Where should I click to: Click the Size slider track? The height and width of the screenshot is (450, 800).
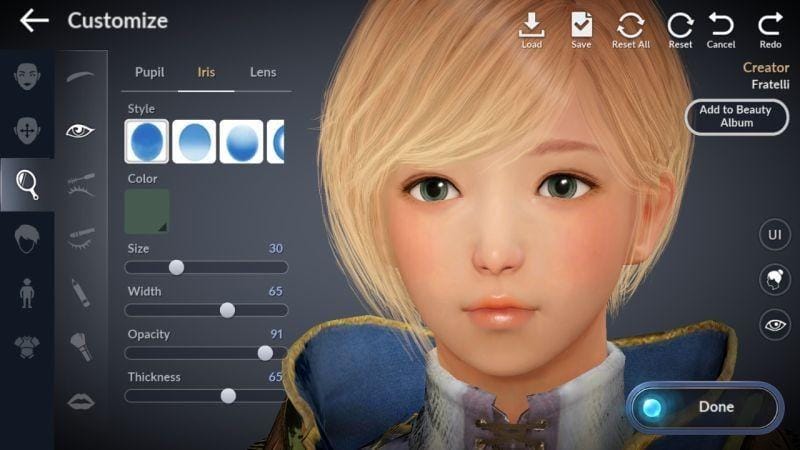pos(206,267)
